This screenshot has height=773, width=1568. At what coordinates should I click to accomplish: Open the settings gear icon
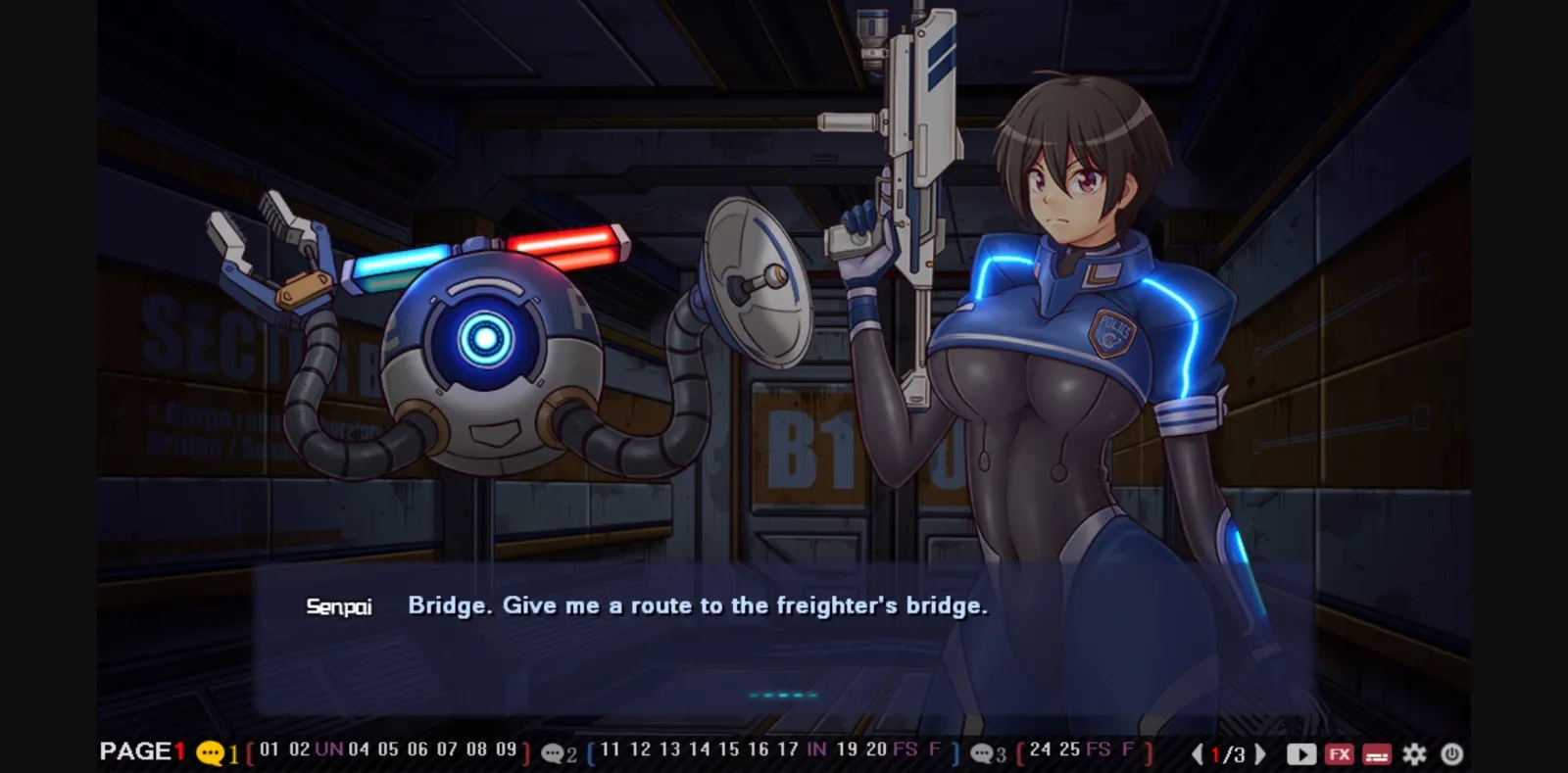pyautogui.click(x=1414, y=754)
